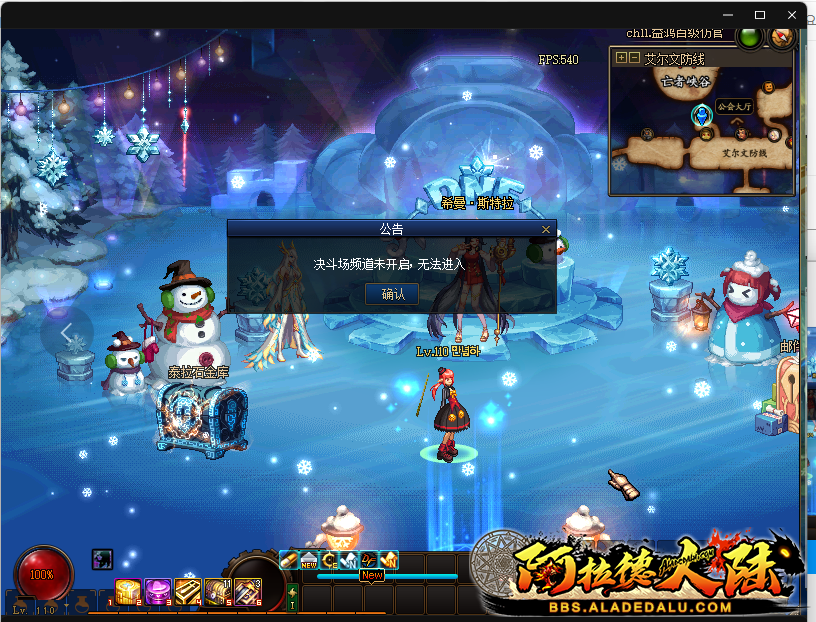Zoom out the minimap with minus
Image resolution: width=816 pixels, height=622 pixels.
click(634, 58)
